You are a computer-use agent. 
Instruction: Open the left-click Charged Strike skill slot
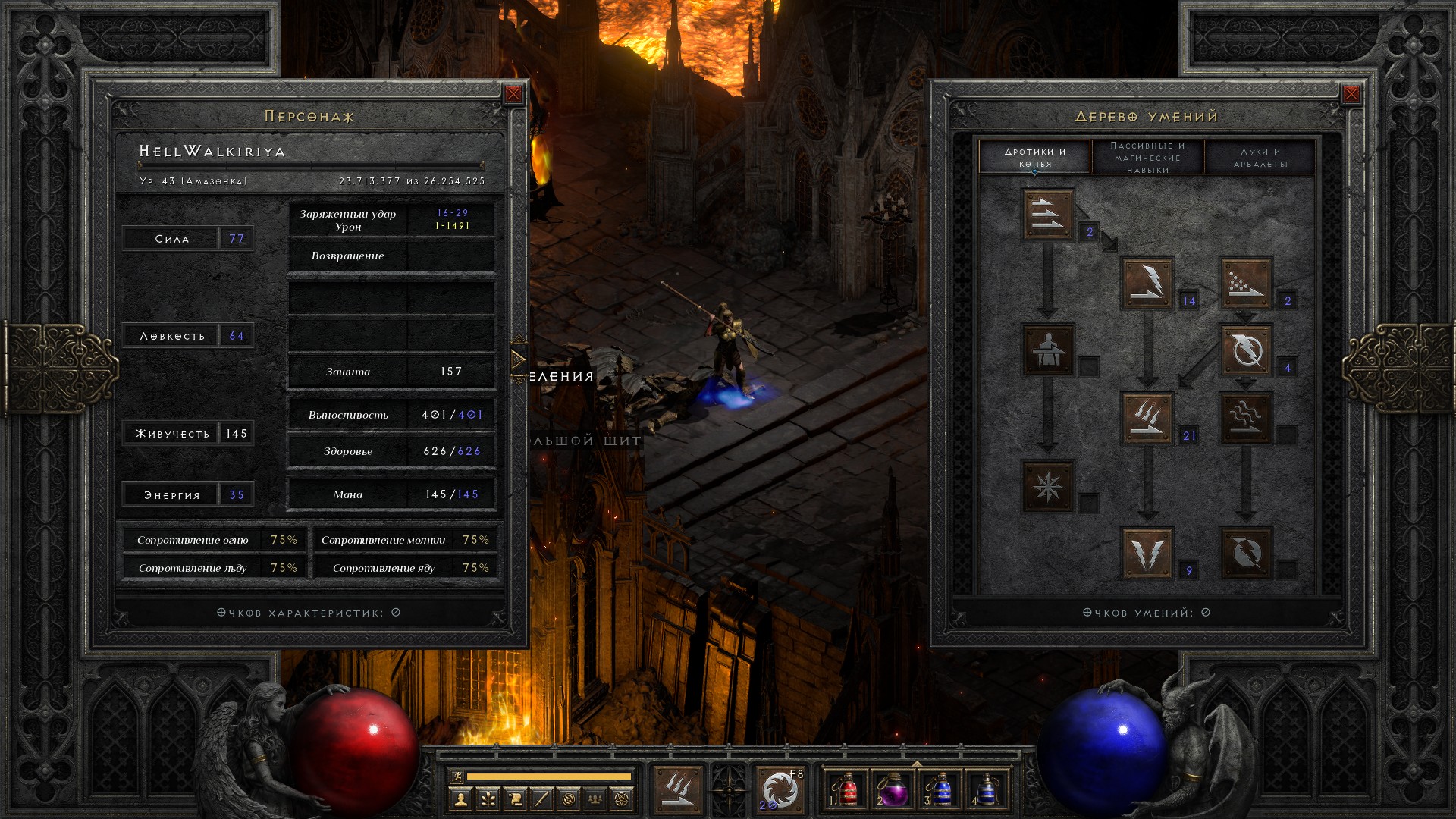(x=677, y=789)
